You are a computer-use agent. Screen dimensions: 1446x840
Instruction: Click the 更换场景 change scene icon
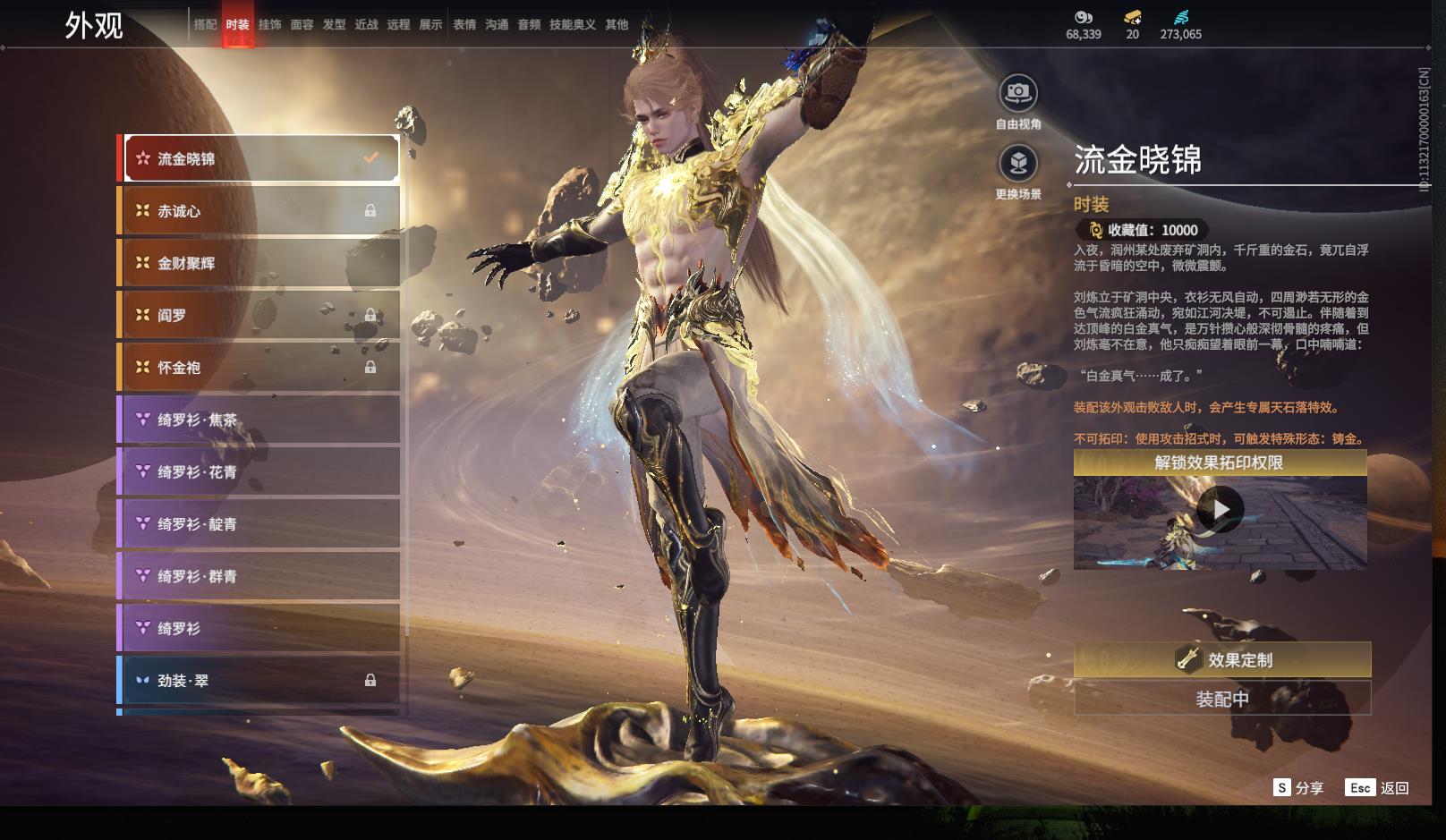click(1018, 164)
